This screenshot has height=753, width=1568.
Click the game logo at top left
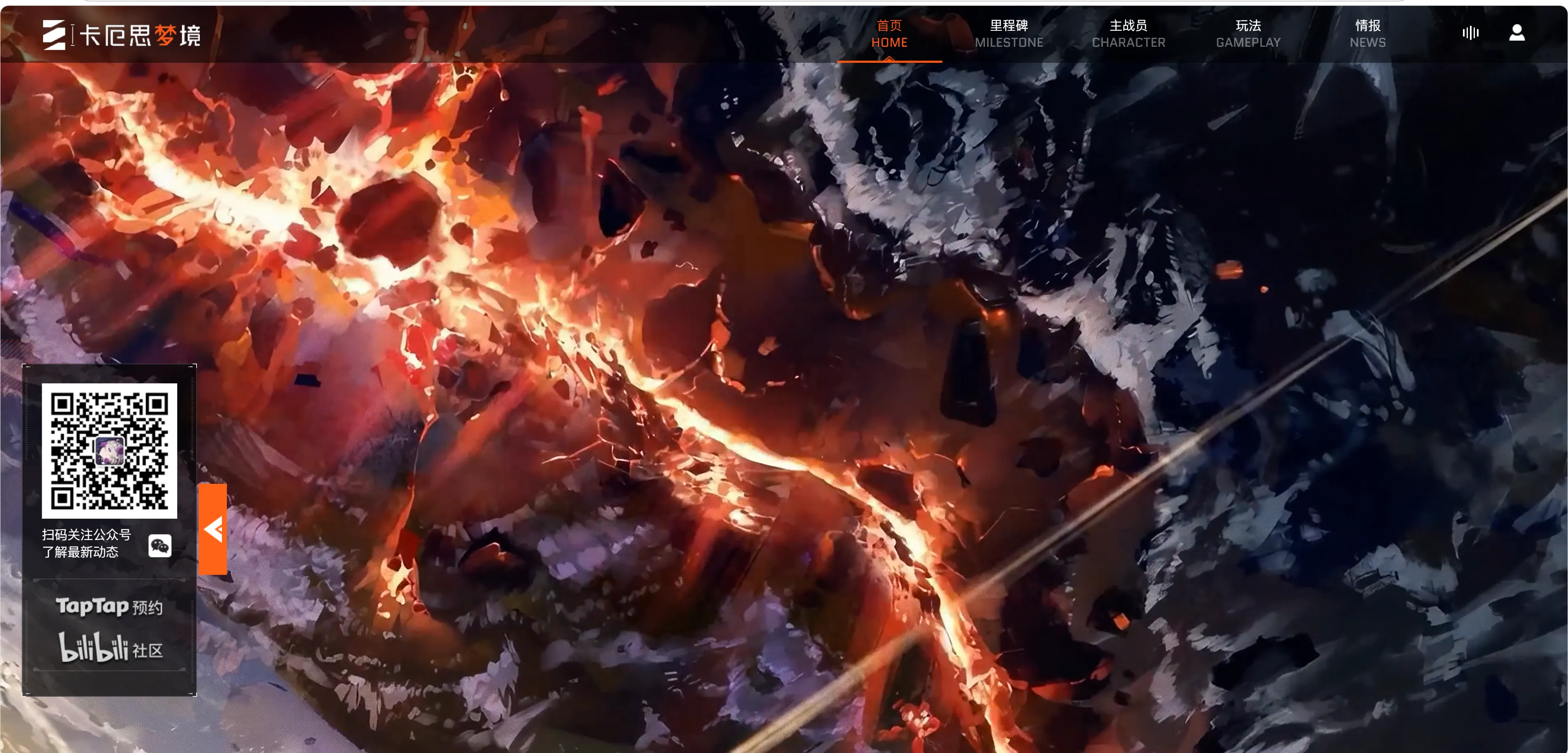122,35
